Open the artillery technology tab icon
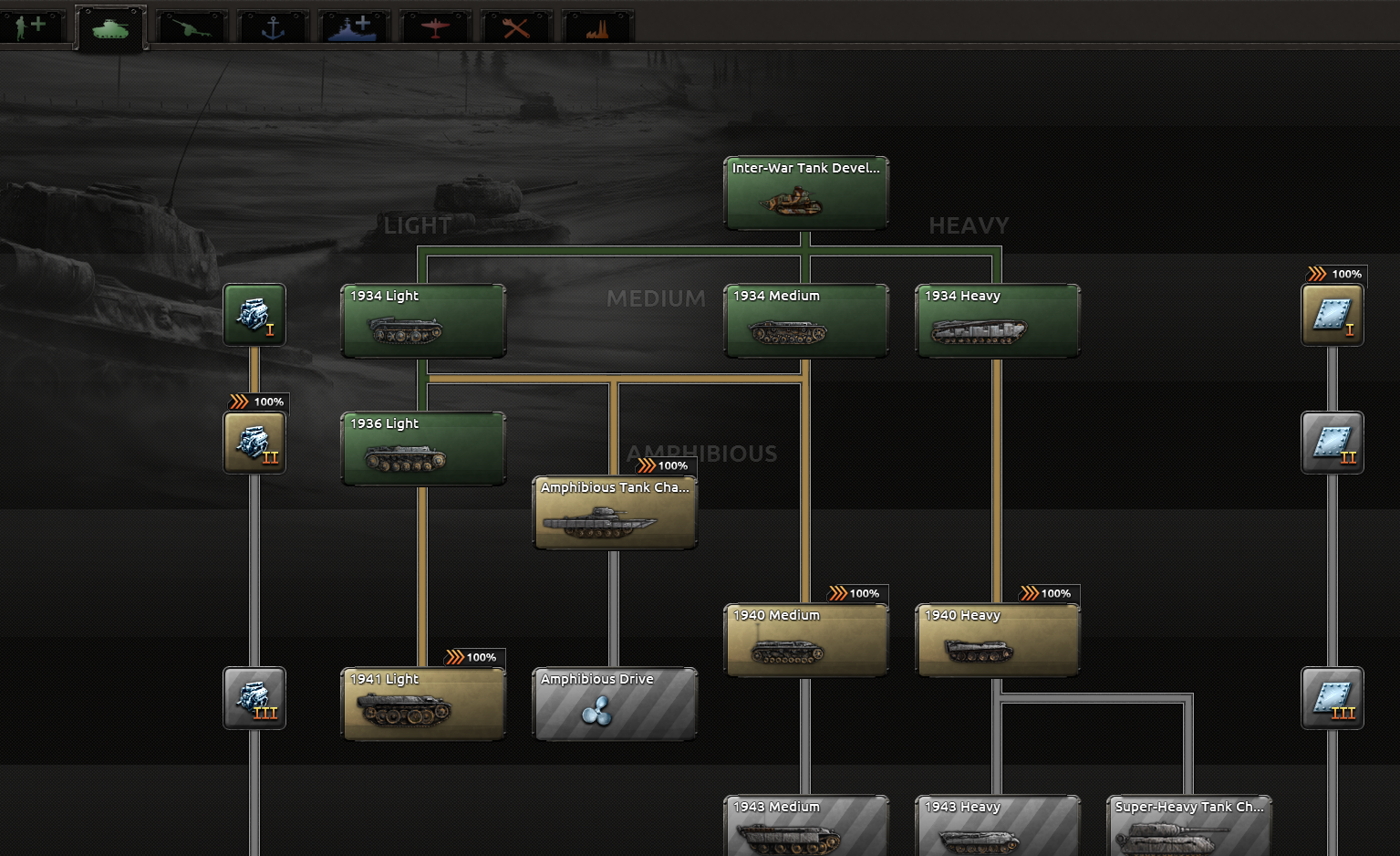This screenshot has height=856, width=1400. pyautogui.click(x=191, y=26)
